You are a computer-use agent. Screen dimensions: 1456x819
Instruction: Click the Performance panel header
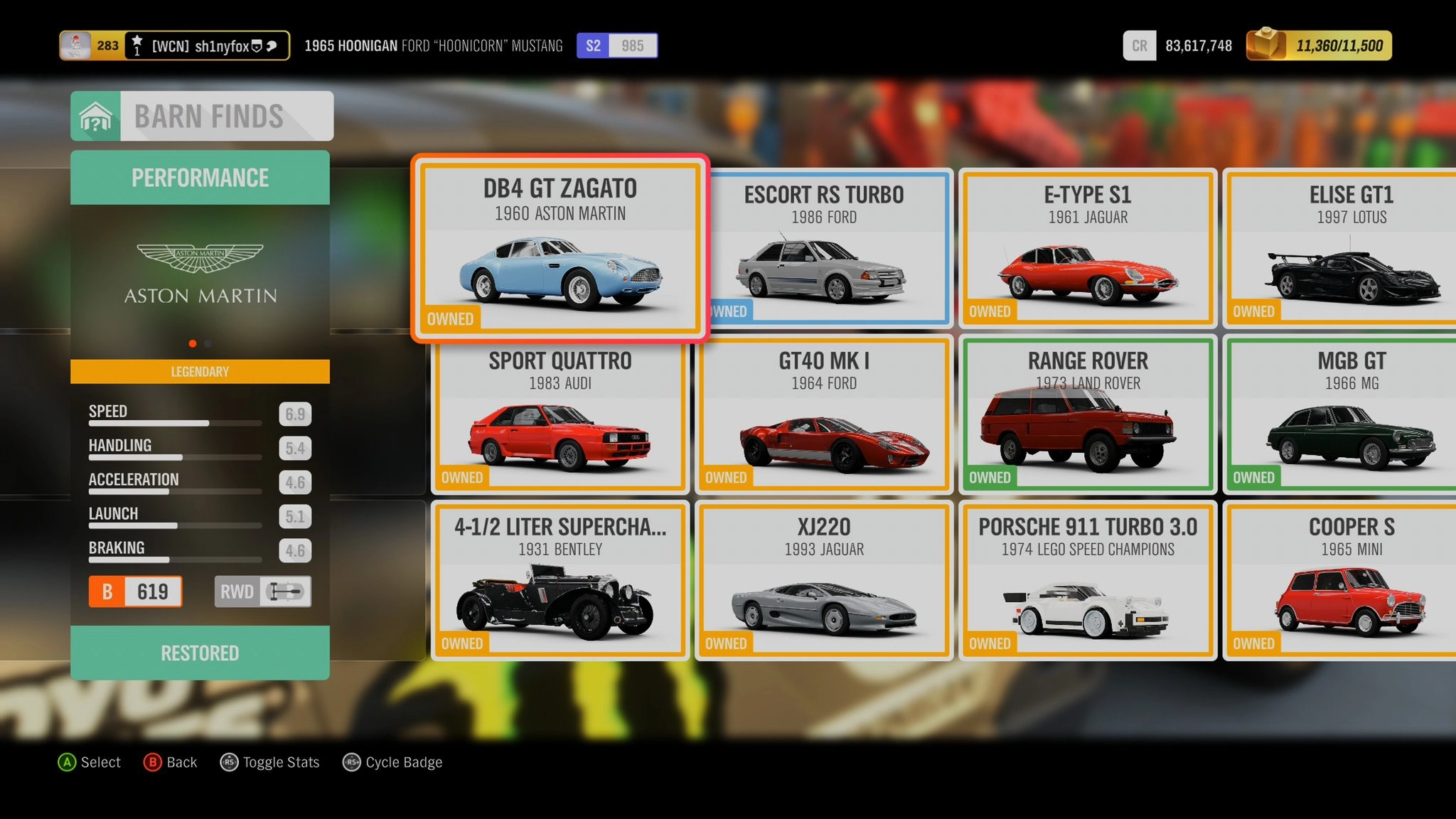coord(200,178)
